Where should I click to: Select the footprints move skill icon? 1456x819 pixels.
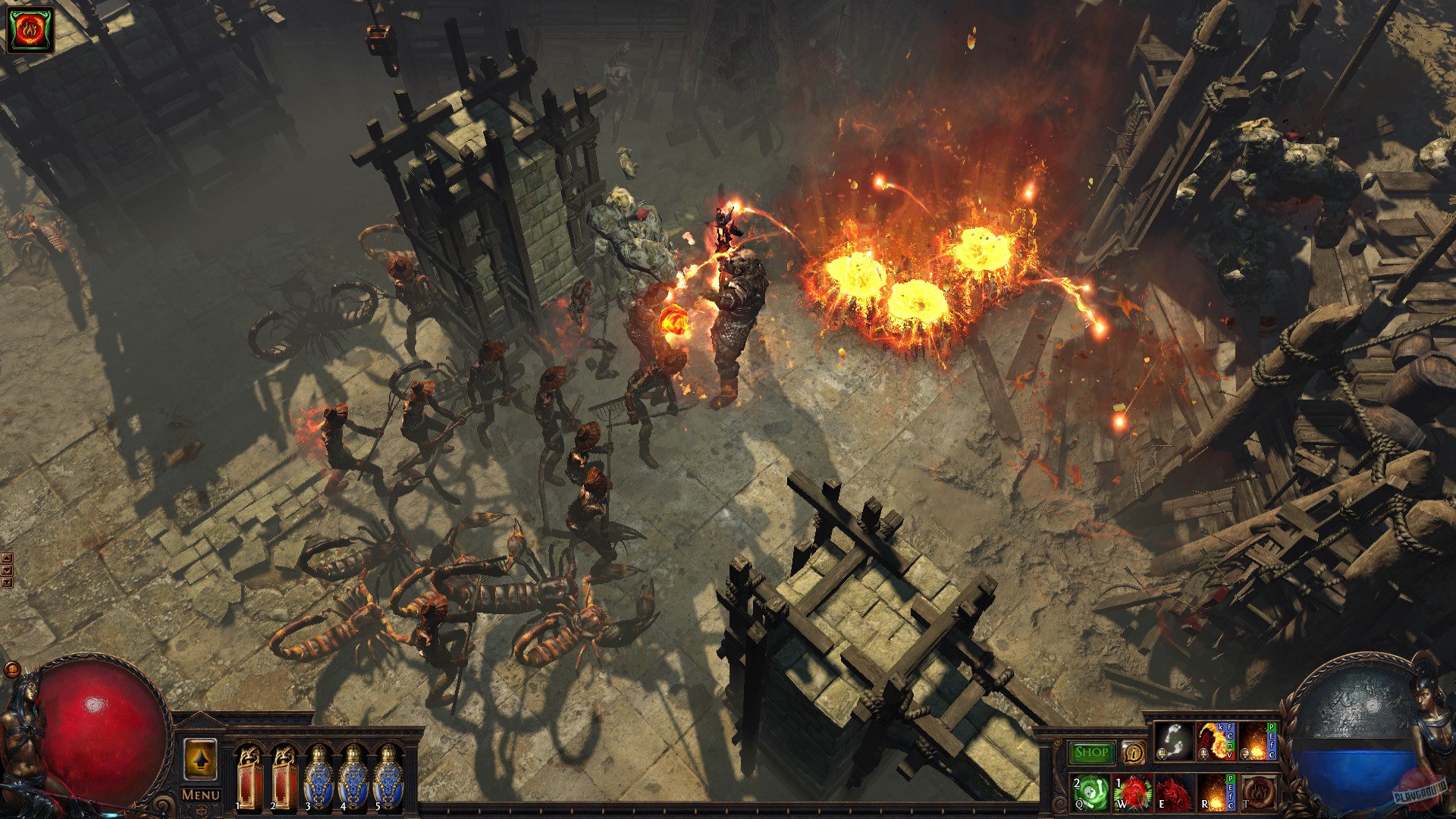(x=1174, y=740)
